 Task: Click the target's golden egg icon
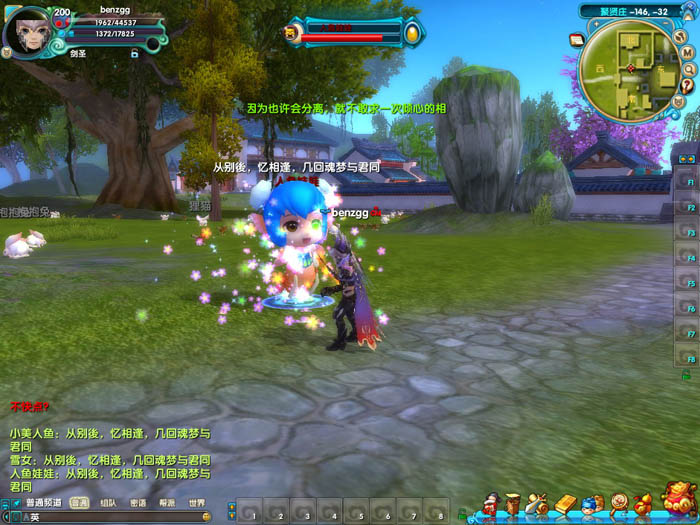pos(411,34)
